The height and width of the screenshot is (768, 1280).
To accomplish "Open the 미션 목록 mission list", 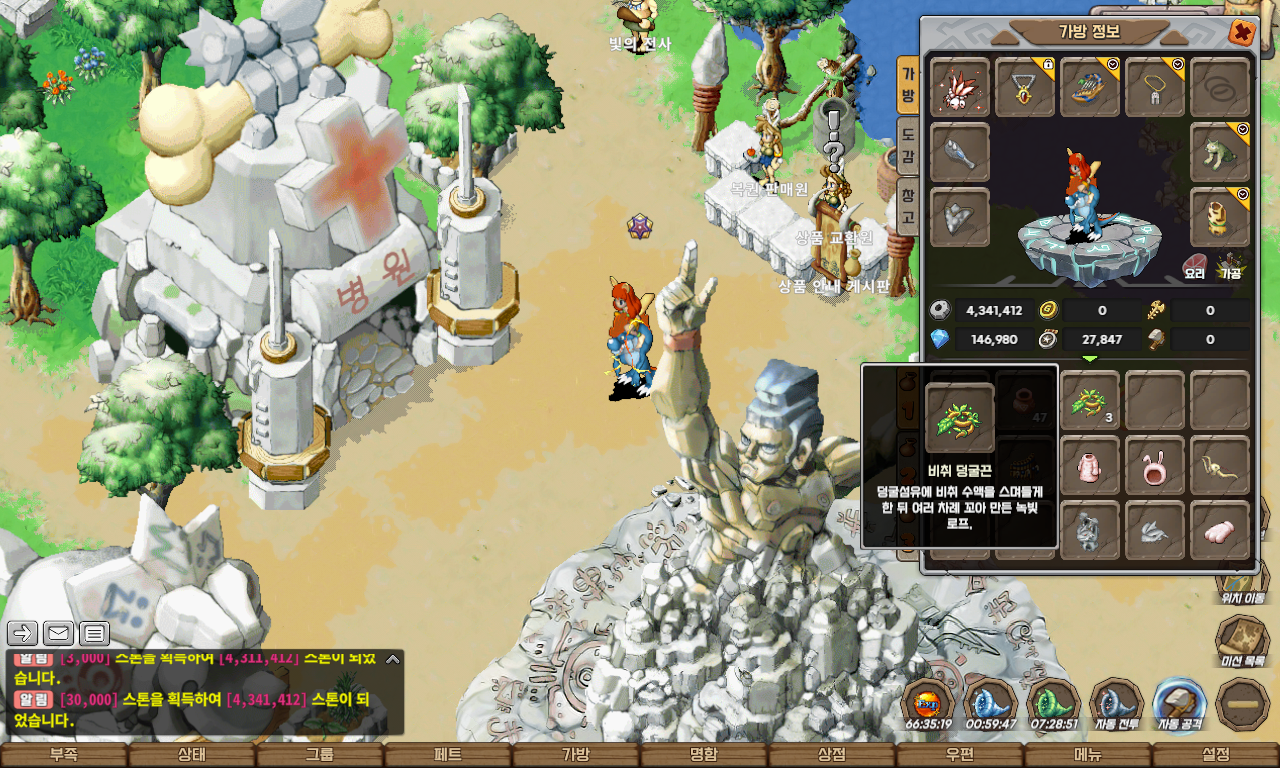I will tap(1242, 638).
